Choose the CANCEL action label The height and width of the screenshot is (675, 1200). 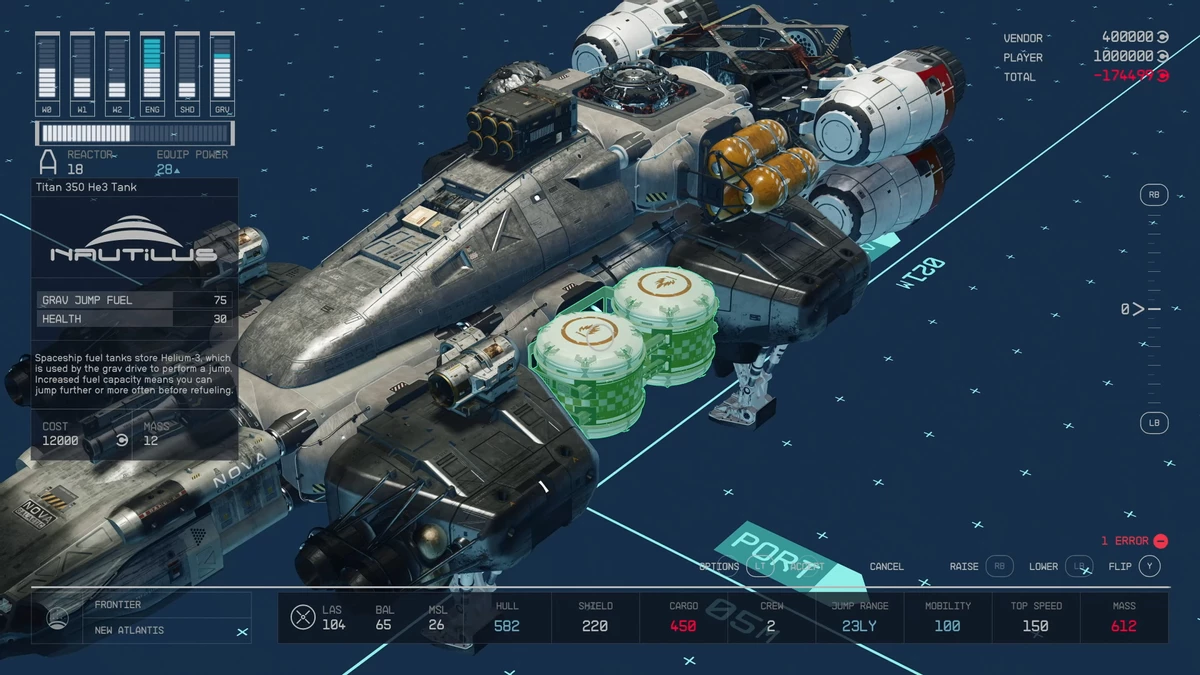[x=886, y=566]
